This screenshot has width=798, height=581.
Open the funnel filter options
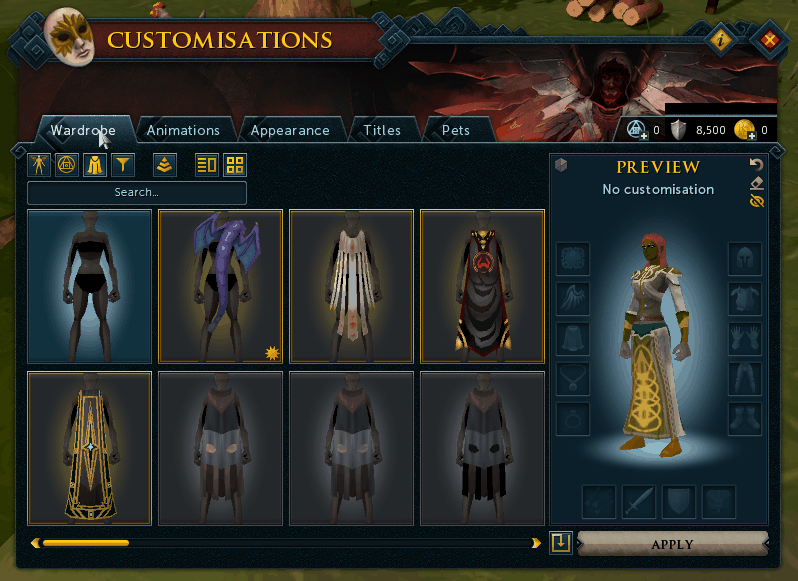[x=123, y=164]
